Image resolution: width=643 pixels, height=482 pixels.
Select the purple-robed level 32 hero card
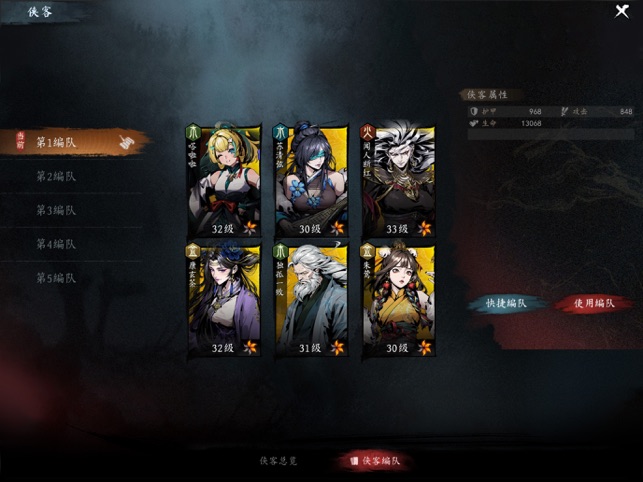[x=223, y=301]
